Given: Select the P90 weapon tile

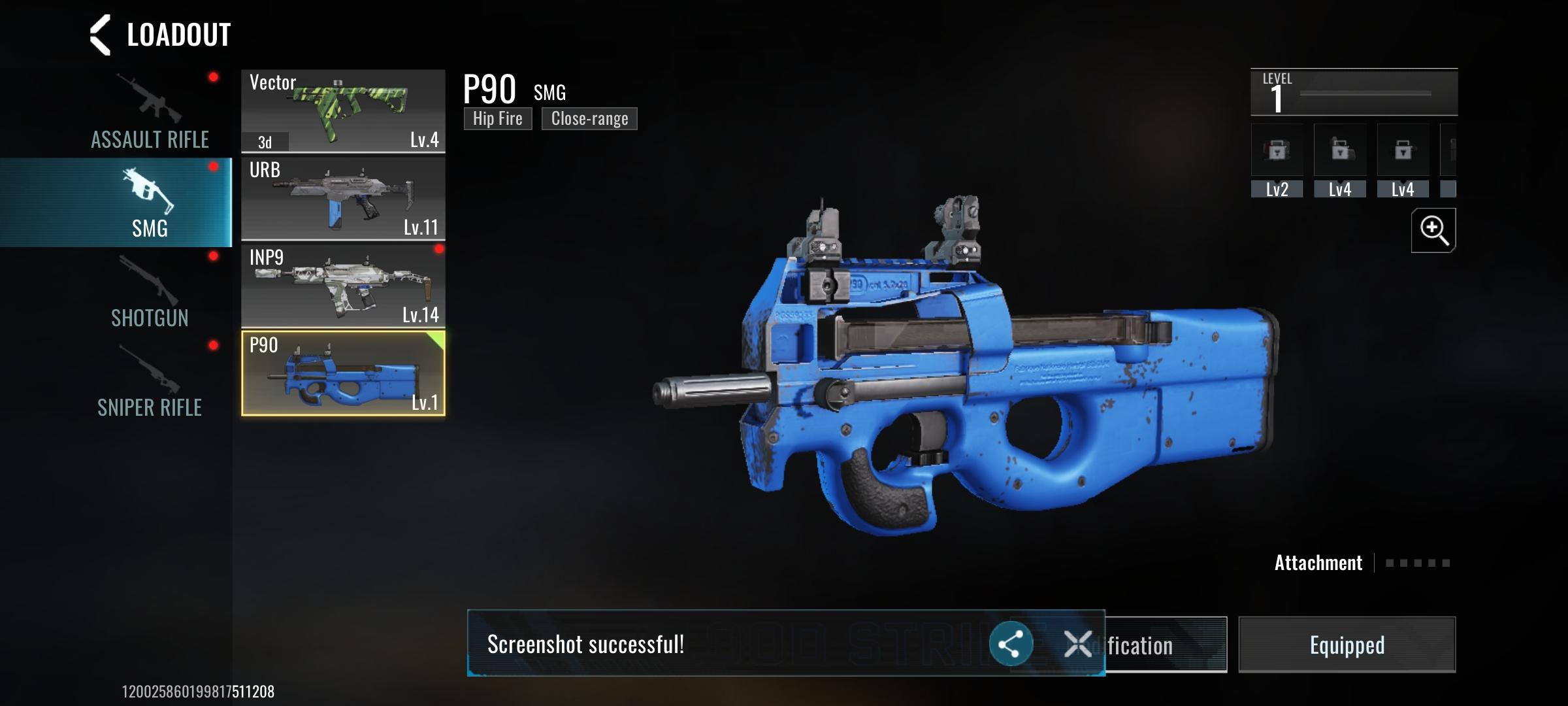Looking at the screenshot, I should click(343, 373).
